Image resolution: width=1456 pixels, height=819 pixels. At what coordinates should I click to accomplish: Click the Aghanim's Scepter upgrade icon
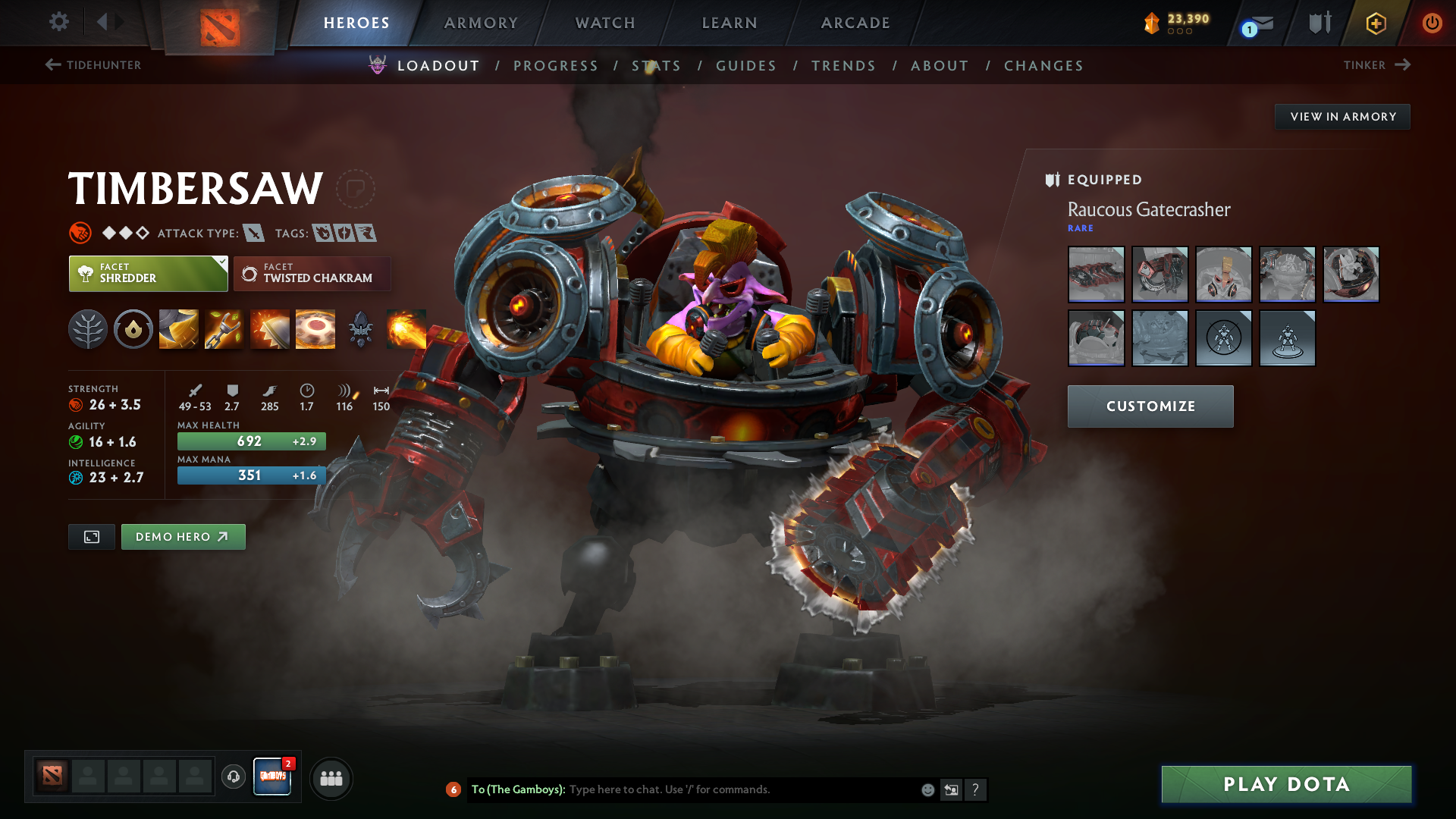361,329
